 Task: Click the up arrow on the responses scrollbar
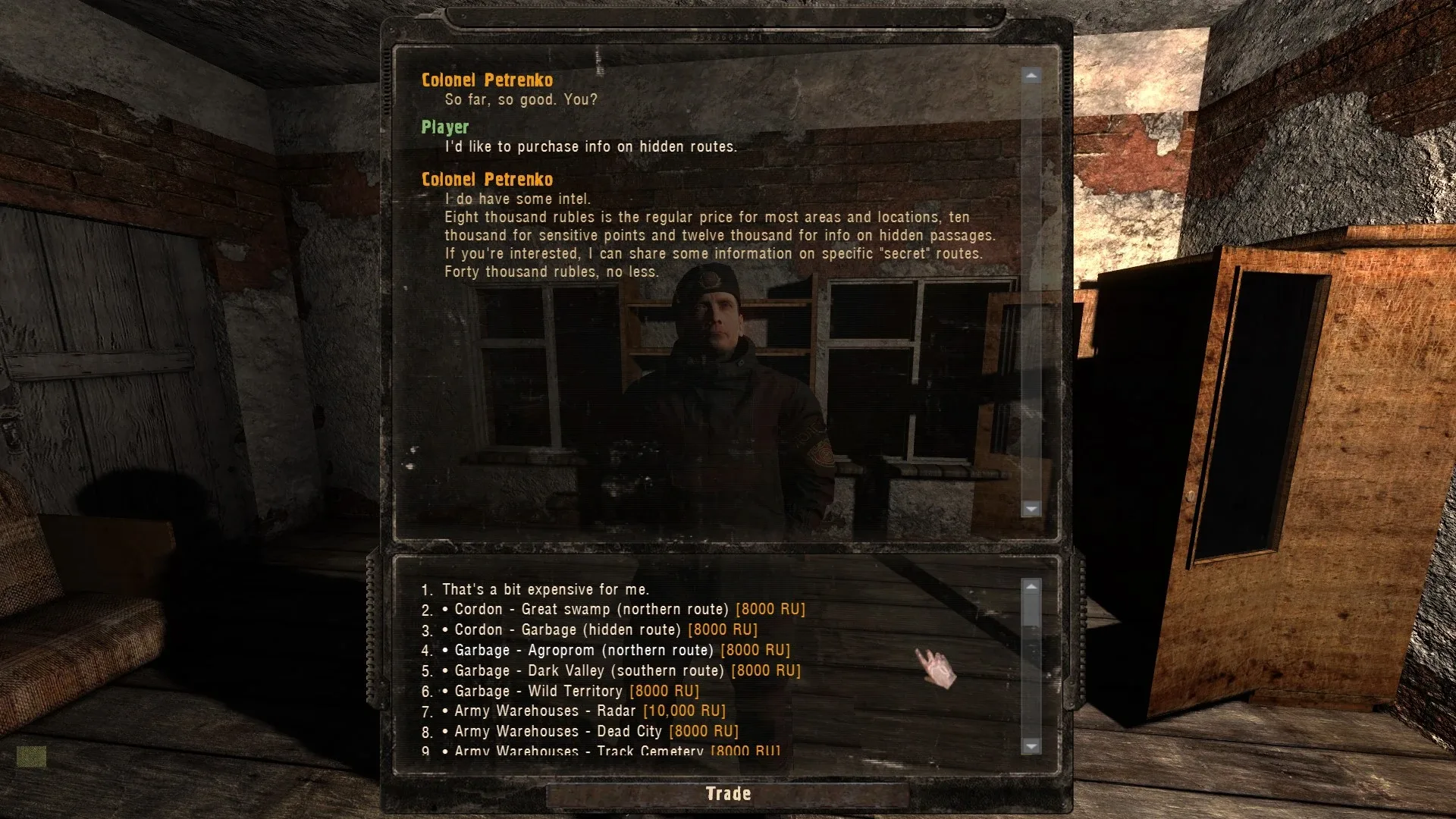(1031, 585)
